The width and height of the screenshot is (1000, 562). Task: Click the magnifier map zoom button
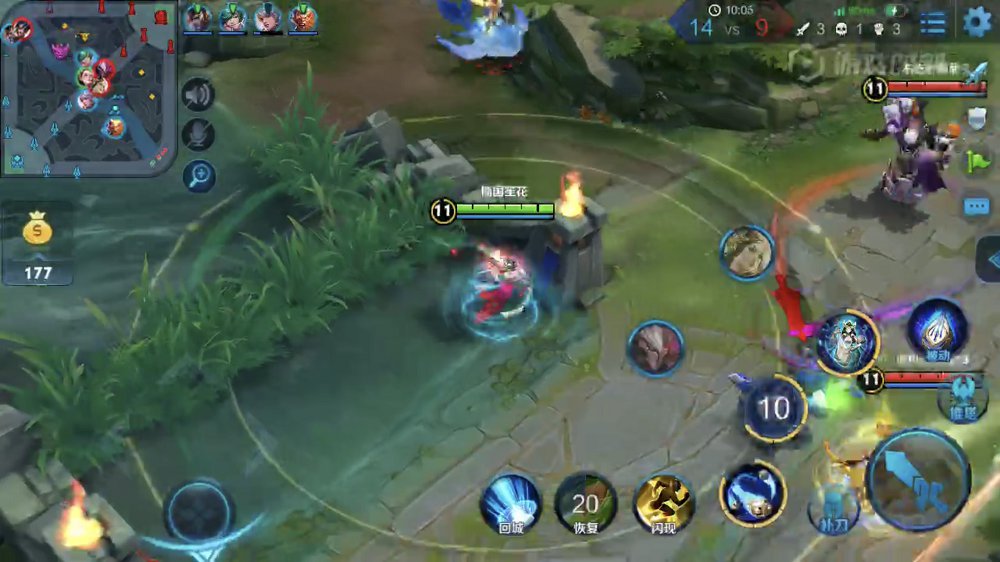coord(198,176)
